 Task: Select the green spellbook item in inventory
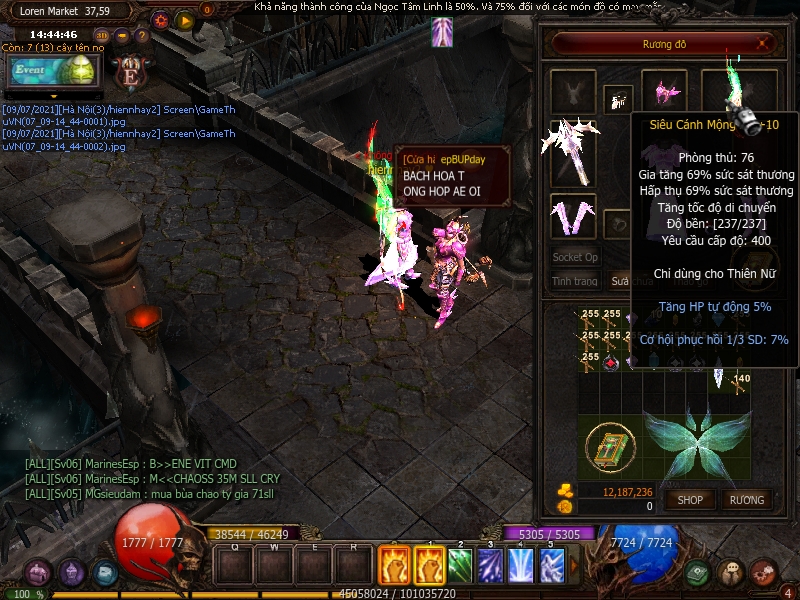pyautogui.click(x=608, y=448)
